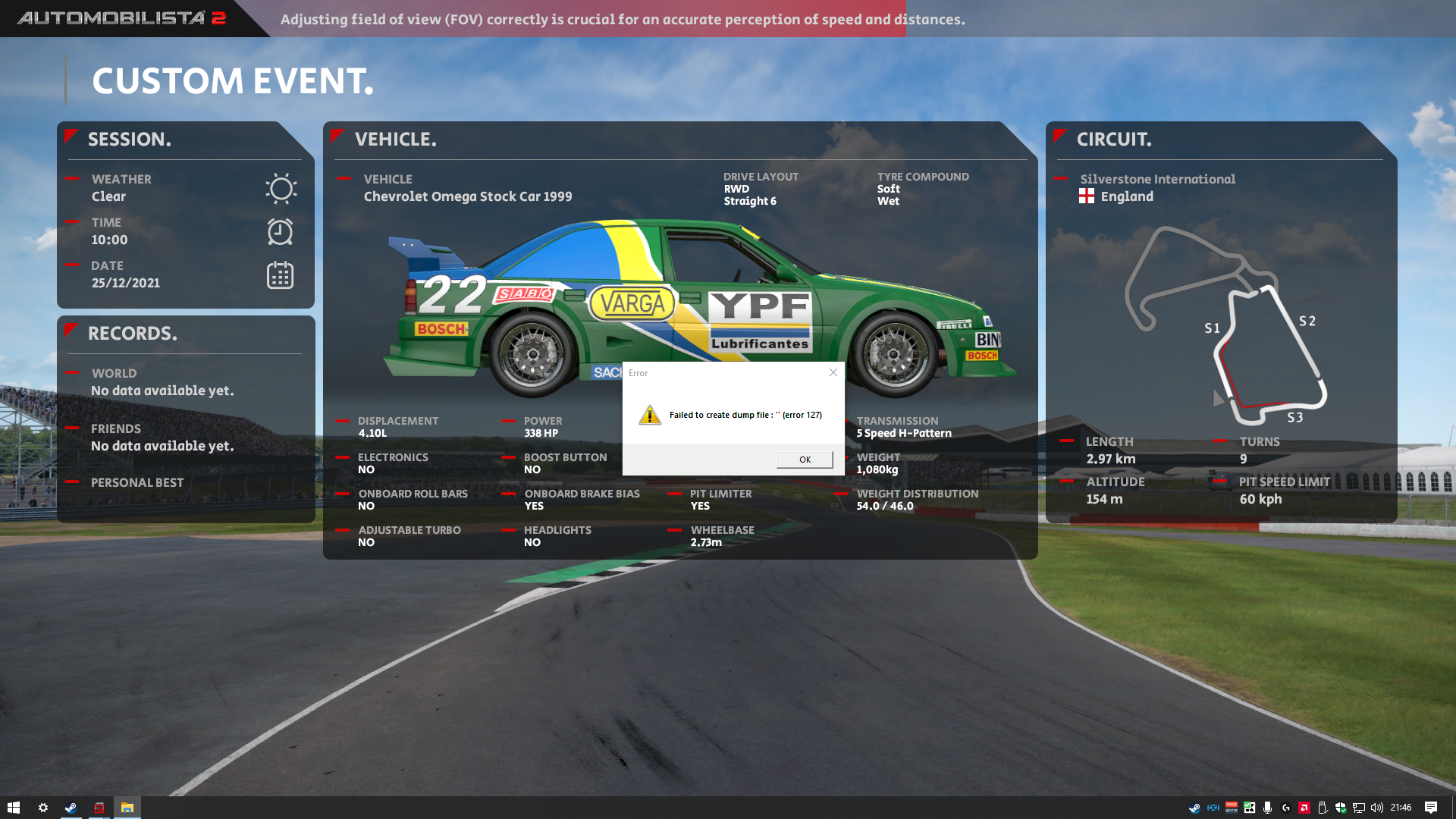1456x819 pixels.
Task: Confirm the error dialog with OK
Action: [805, 460]
